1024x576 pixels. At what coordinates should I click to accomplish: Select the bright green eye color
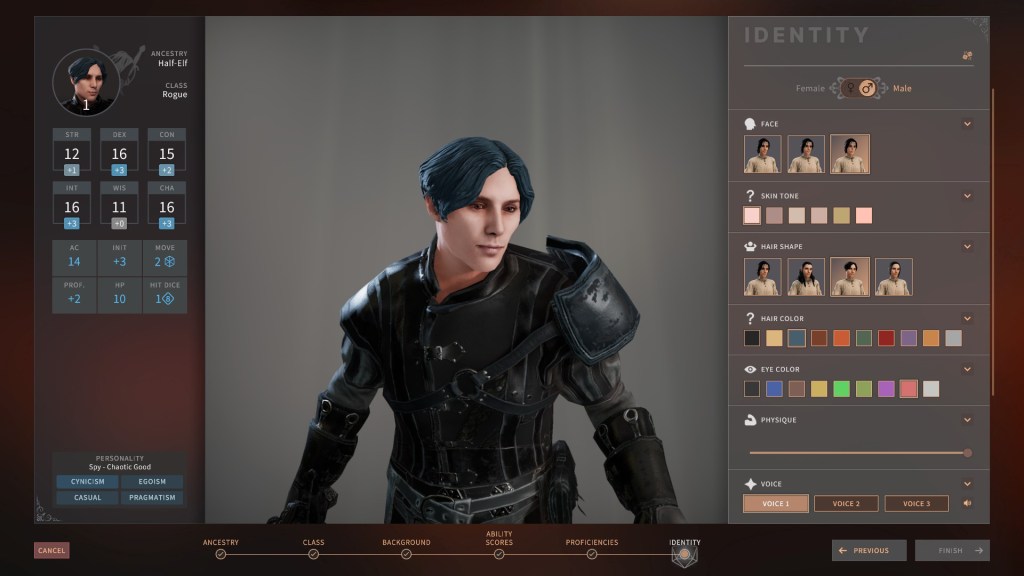[841, 389]
